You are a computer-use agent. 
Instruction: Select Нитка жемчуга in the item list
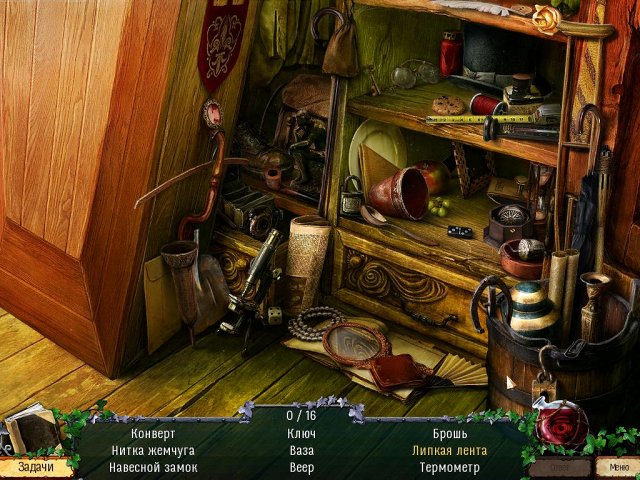153,451
